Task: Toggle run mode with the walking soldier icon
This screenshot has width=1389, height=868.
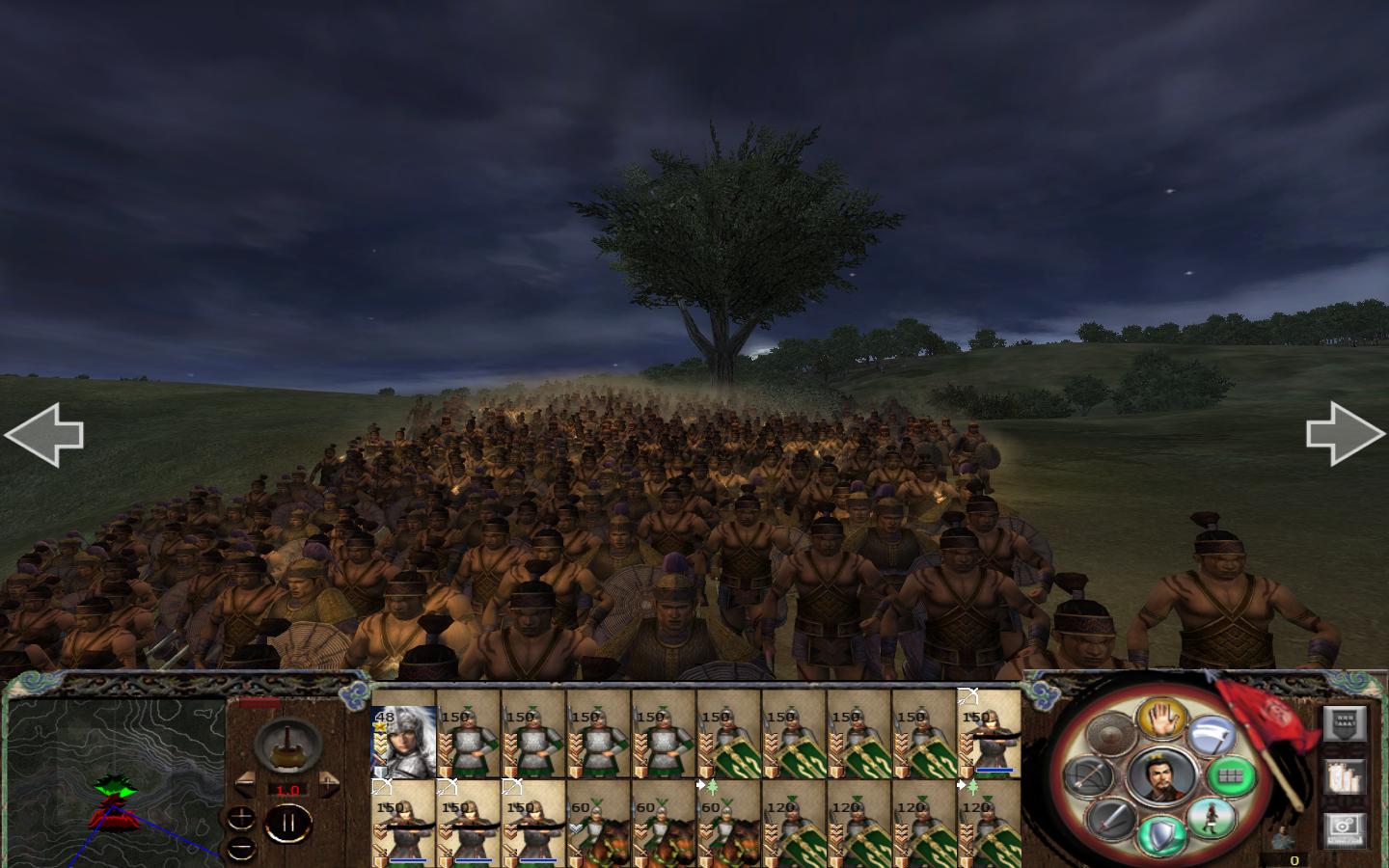Action: 1210,818
